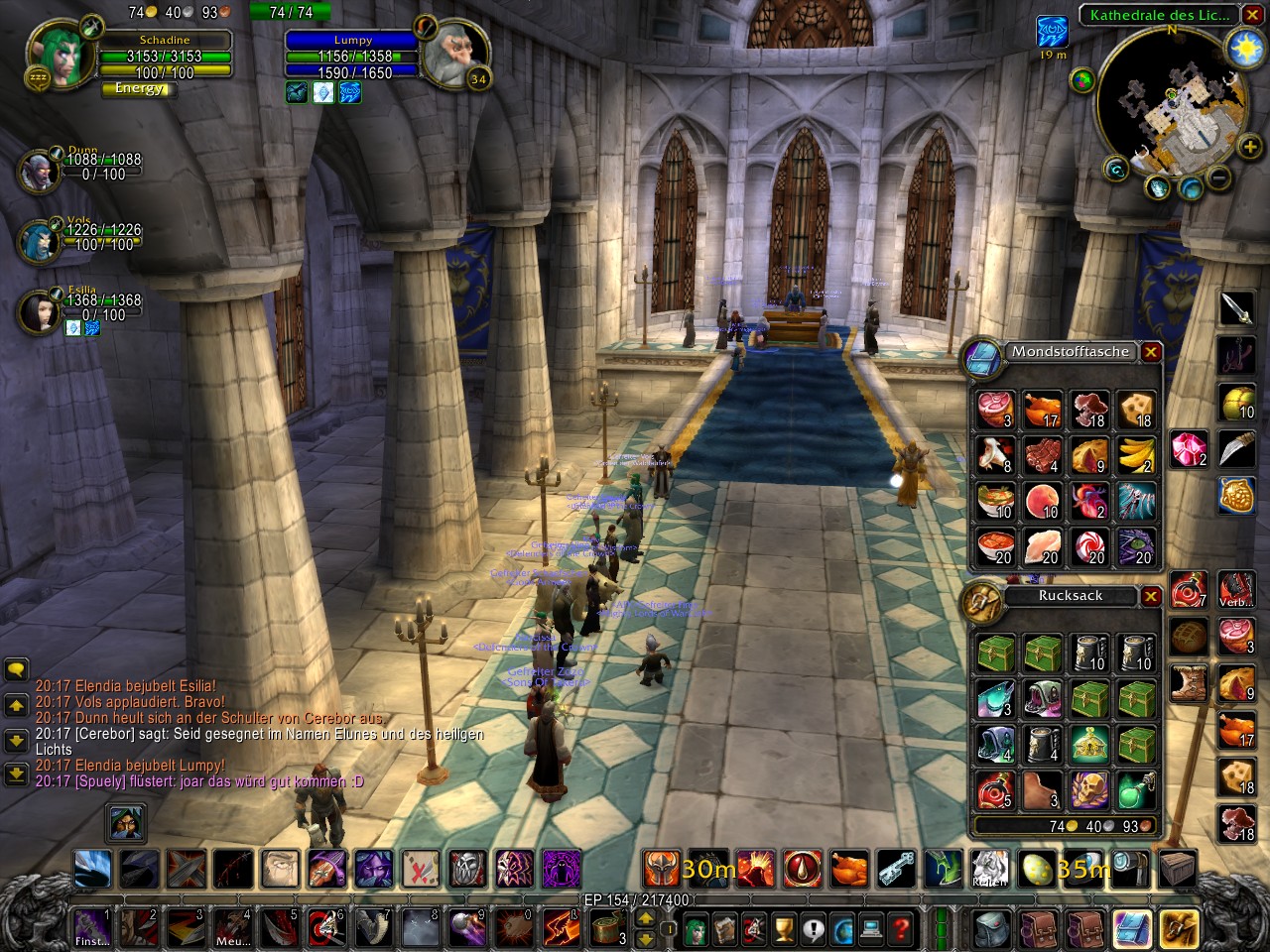Switch action bar page with the up arrow
Image resolution: width=1270 pixels, height=952 pixels.
[645, 917]
